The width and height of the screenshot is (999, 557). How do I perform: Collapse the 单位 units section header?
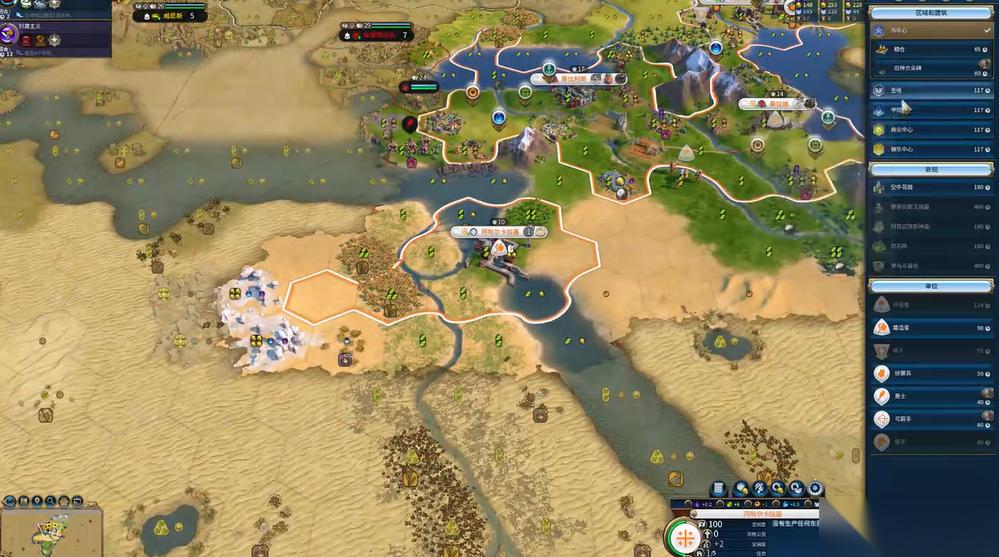click(x=931, y=285)
